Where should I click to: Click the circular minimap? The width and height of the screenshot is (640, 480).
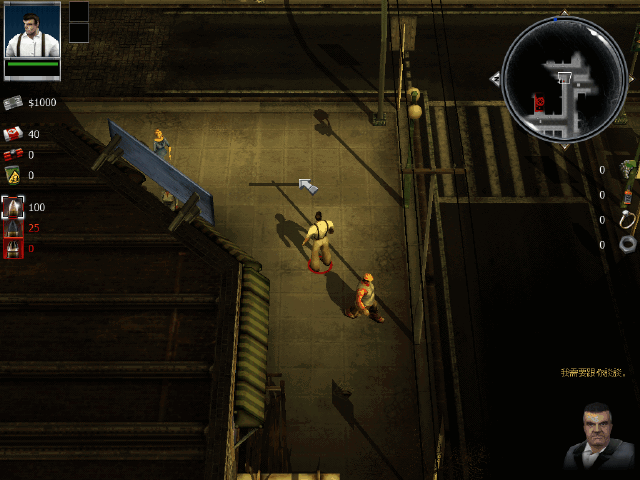(x=564, y=78)
